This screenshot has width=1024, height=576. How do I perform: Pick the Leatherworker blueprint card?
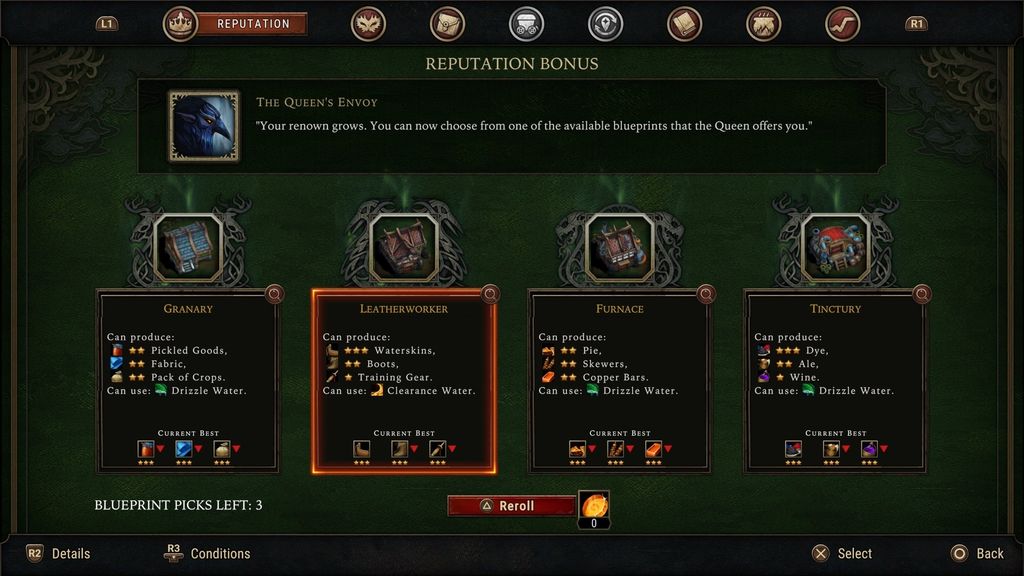pyautogui.click(x=404, y=381)
